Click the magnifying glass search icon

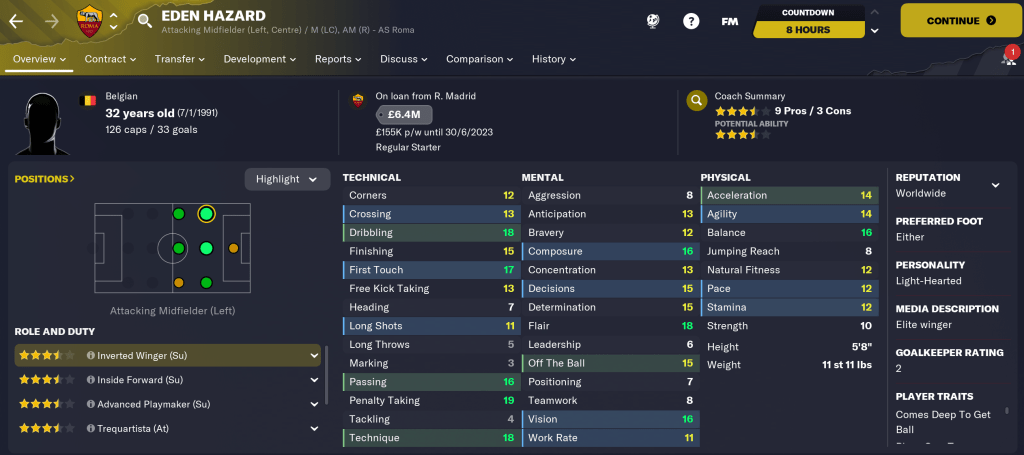coord(145,20)
